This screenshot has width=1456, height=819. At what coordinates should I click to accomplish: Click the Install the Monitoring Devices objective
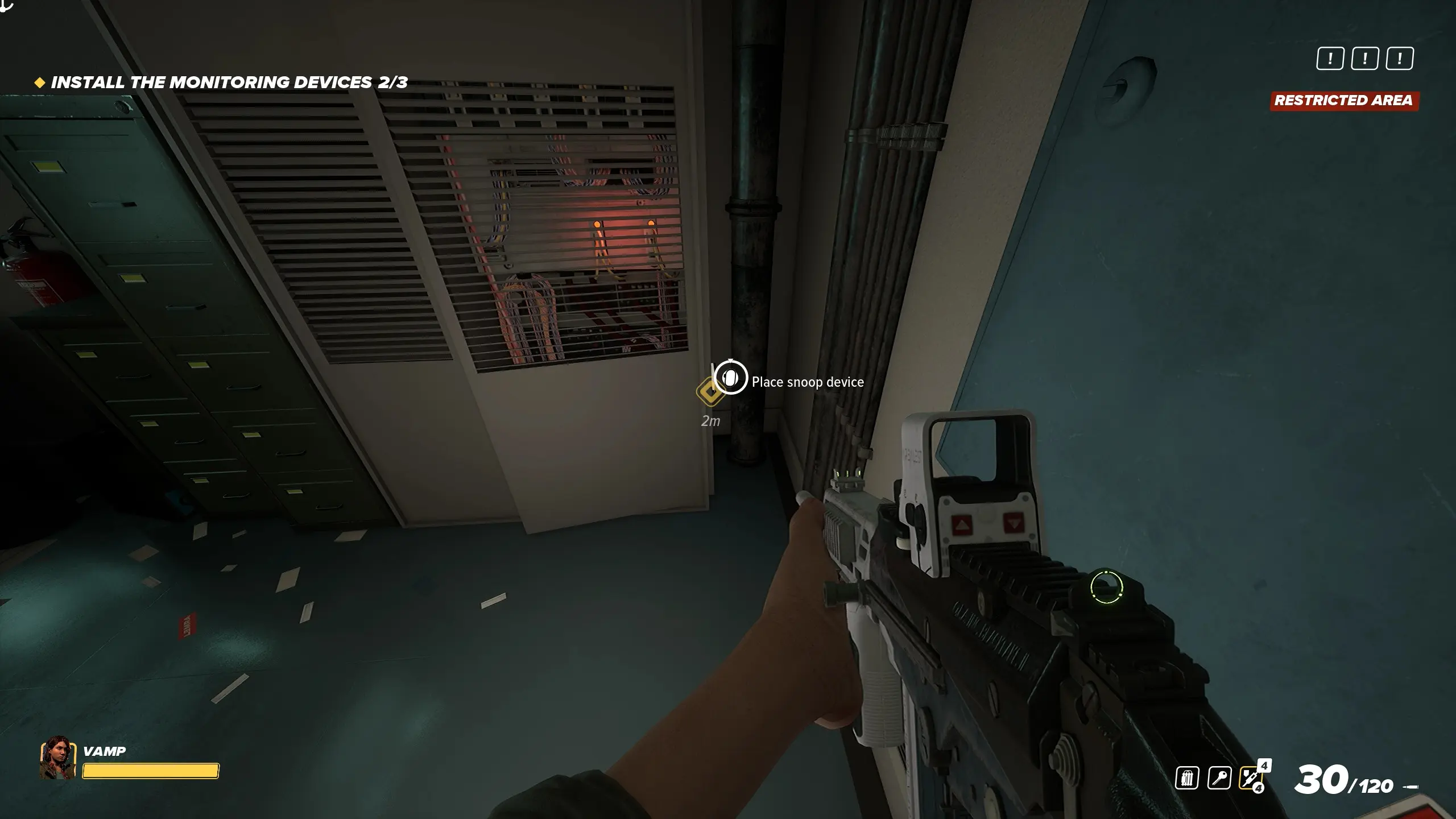point(229,82)
